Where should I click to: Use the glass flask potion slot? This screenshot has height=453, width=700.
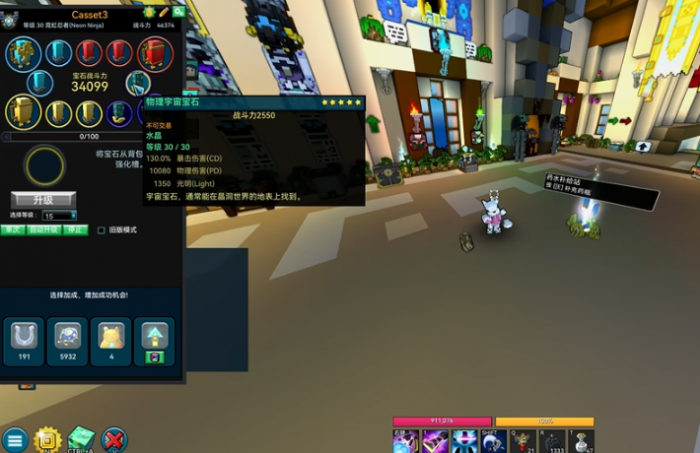(581, 441)
